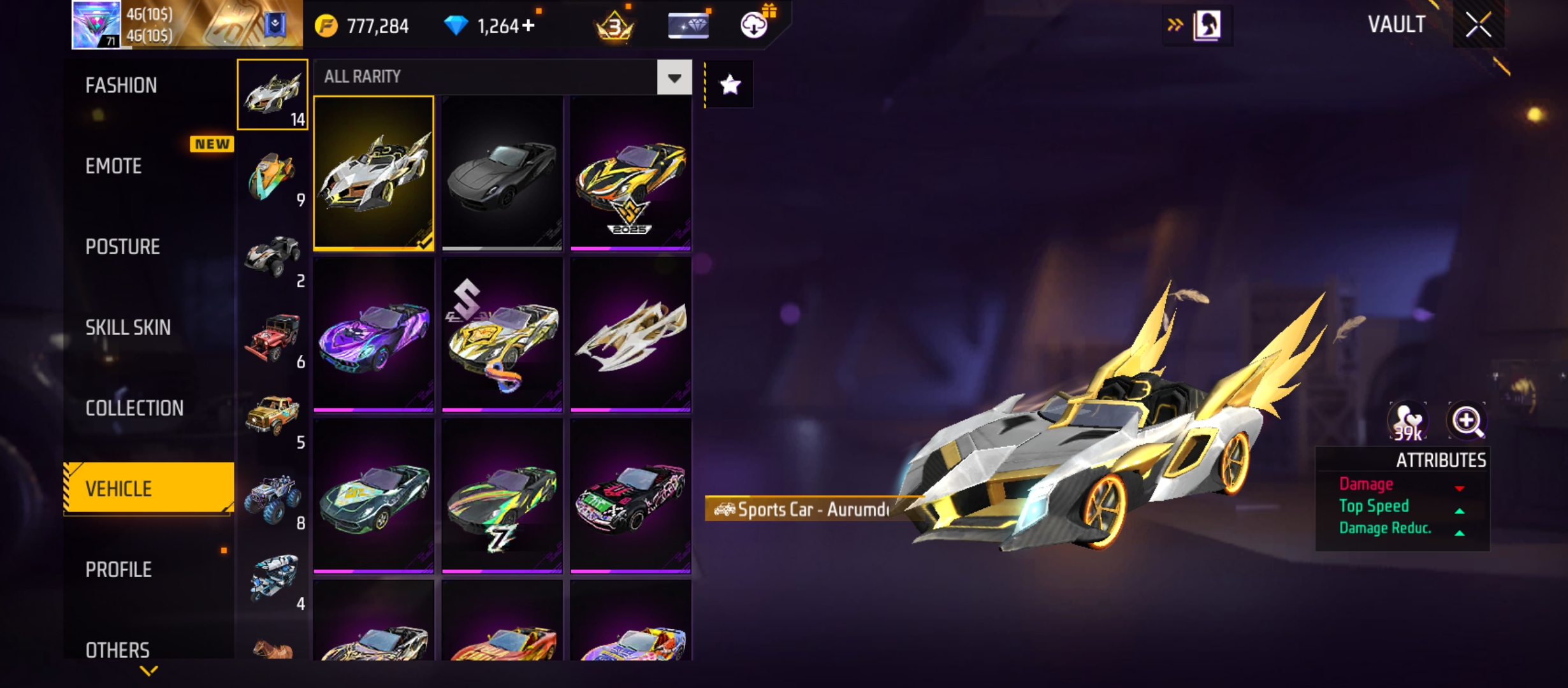This screenshot has width=1568, height=688.
Task: Close the Vault screen
Action: 1478,25
